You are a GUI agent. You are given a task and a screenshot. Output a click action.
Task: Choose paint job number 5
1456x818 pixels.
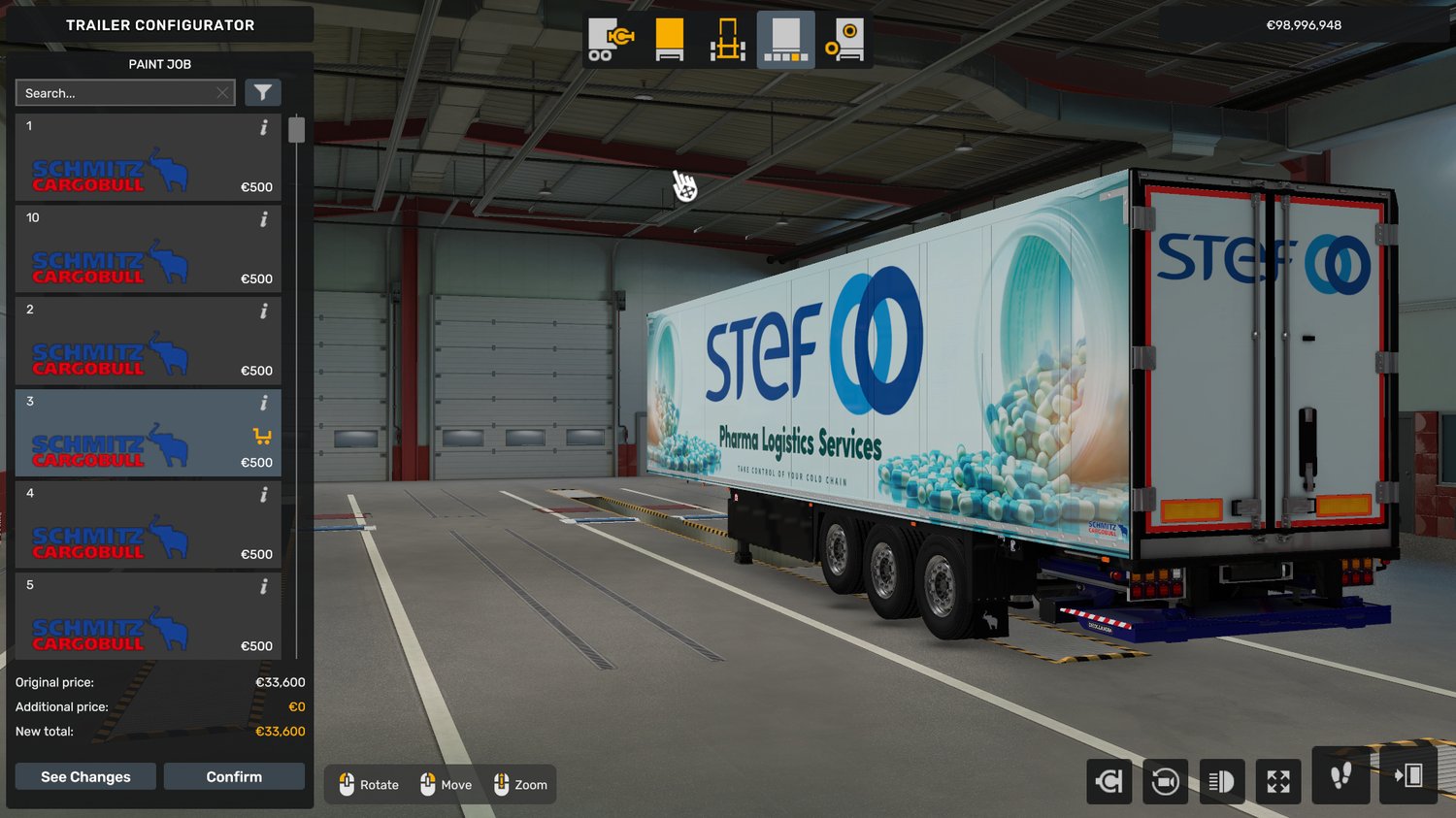(148, 616)
